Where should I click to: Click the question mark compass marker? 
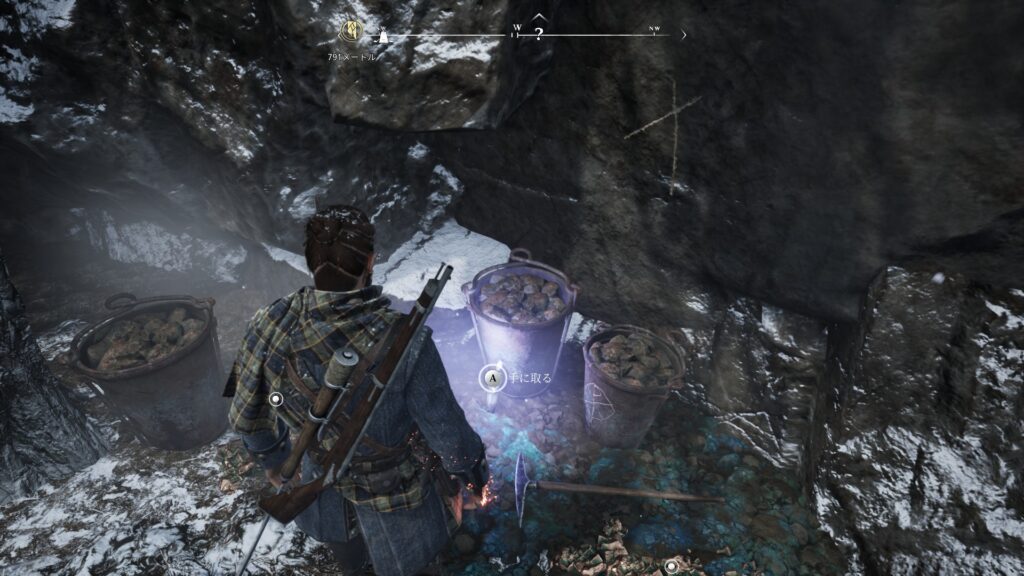[x=539, y=34]
